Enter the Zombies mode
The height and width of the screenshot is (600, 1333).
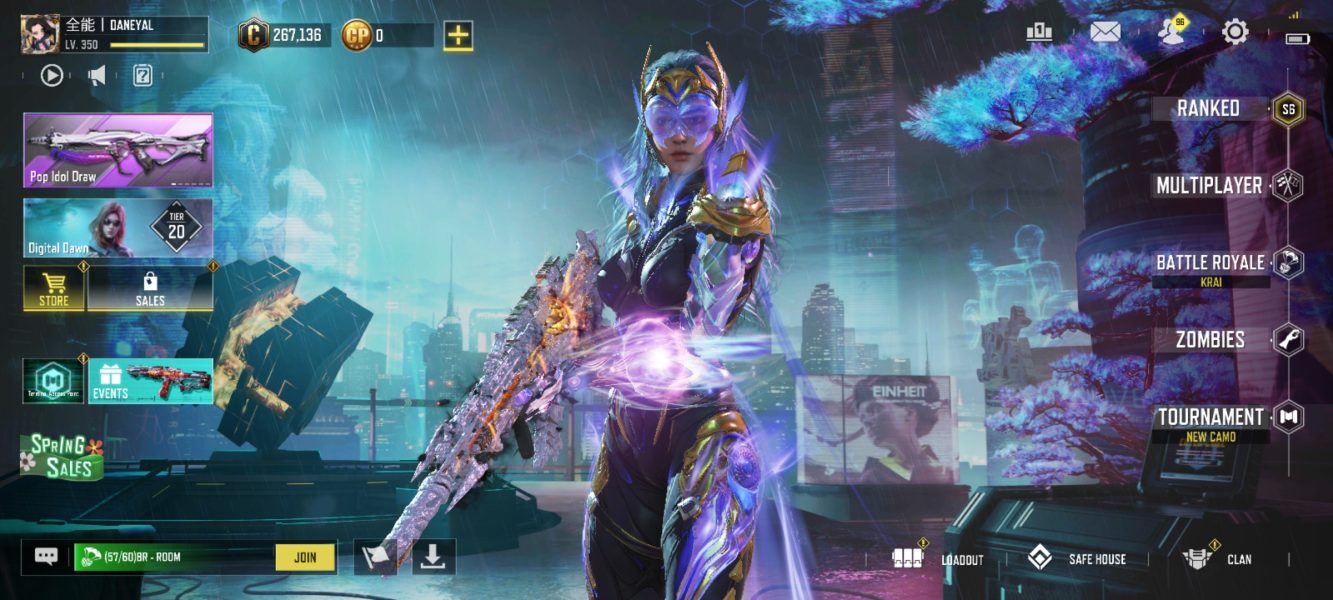(x=1210, y=339)
